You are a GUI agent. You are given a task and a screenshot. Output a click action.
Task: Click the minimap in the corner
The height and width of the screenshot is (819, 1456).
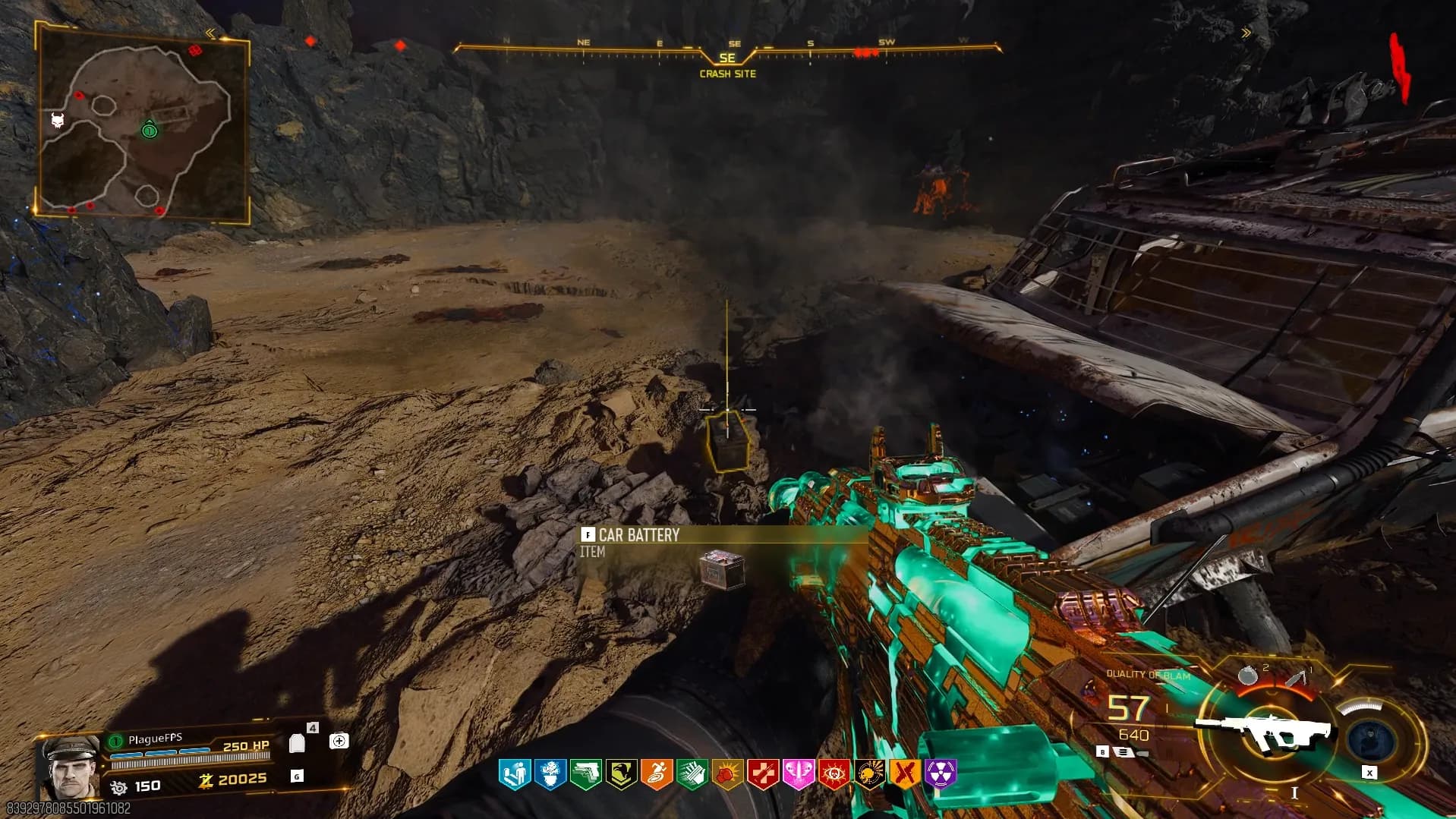point(143,121)
